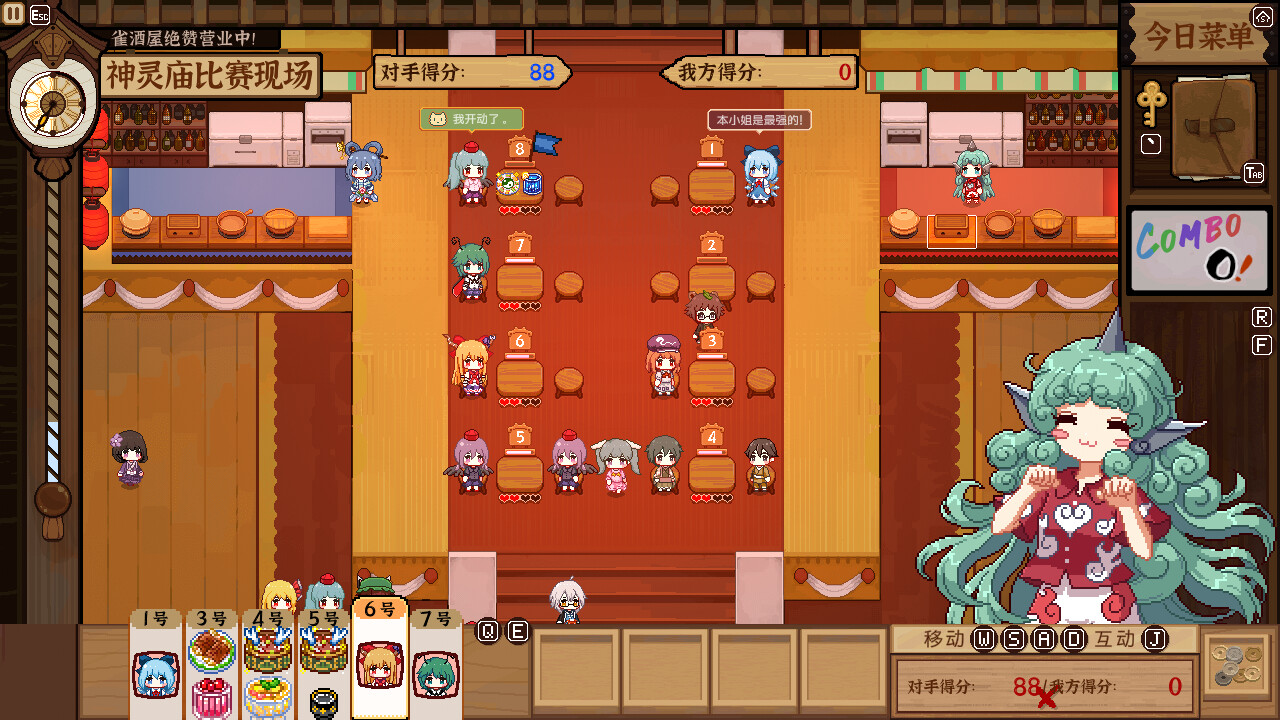
Task: Expand the Q key option near the order cards
Action: [489, 629]
